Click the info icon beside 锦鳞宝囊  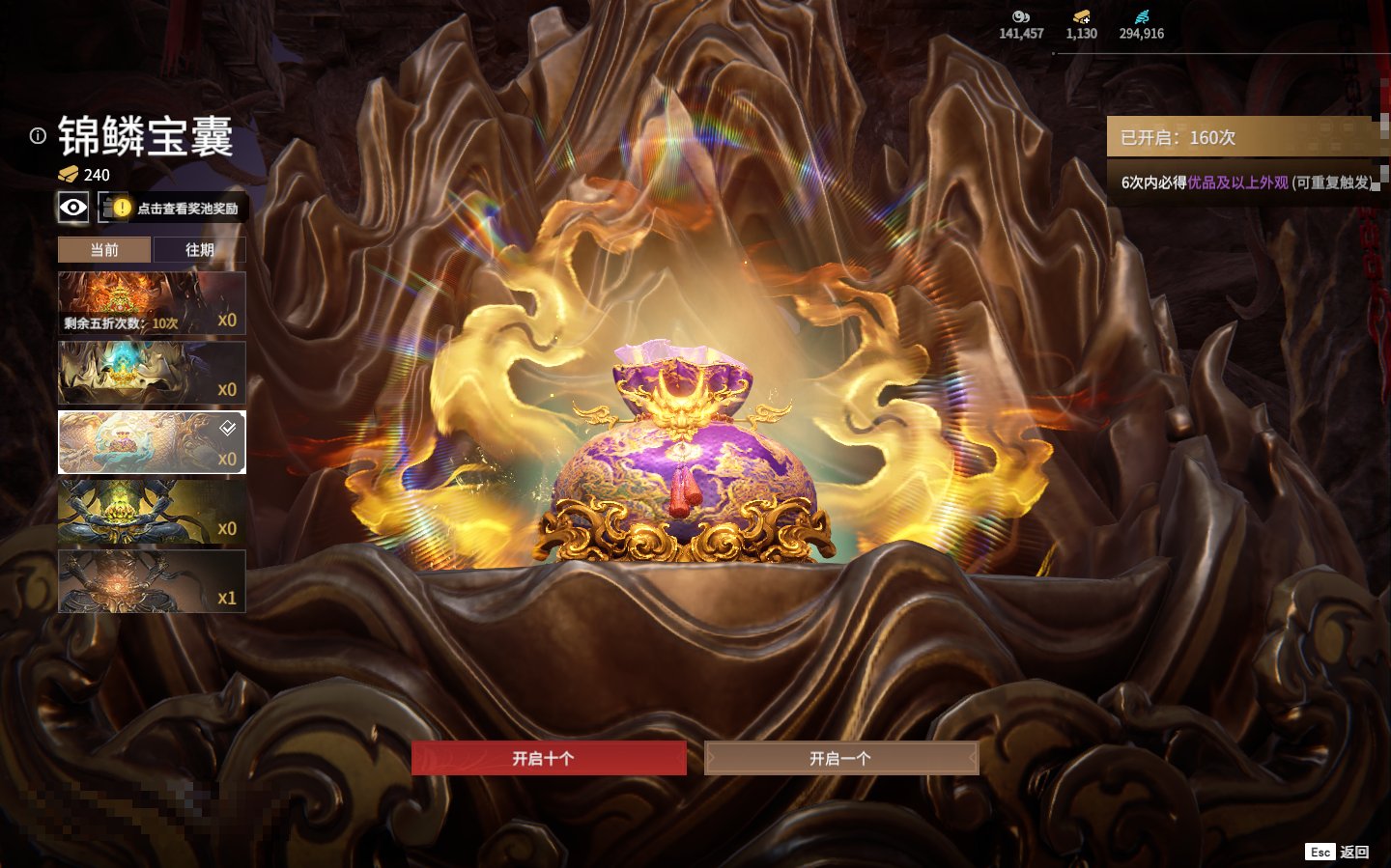click(x=38, y=136)
